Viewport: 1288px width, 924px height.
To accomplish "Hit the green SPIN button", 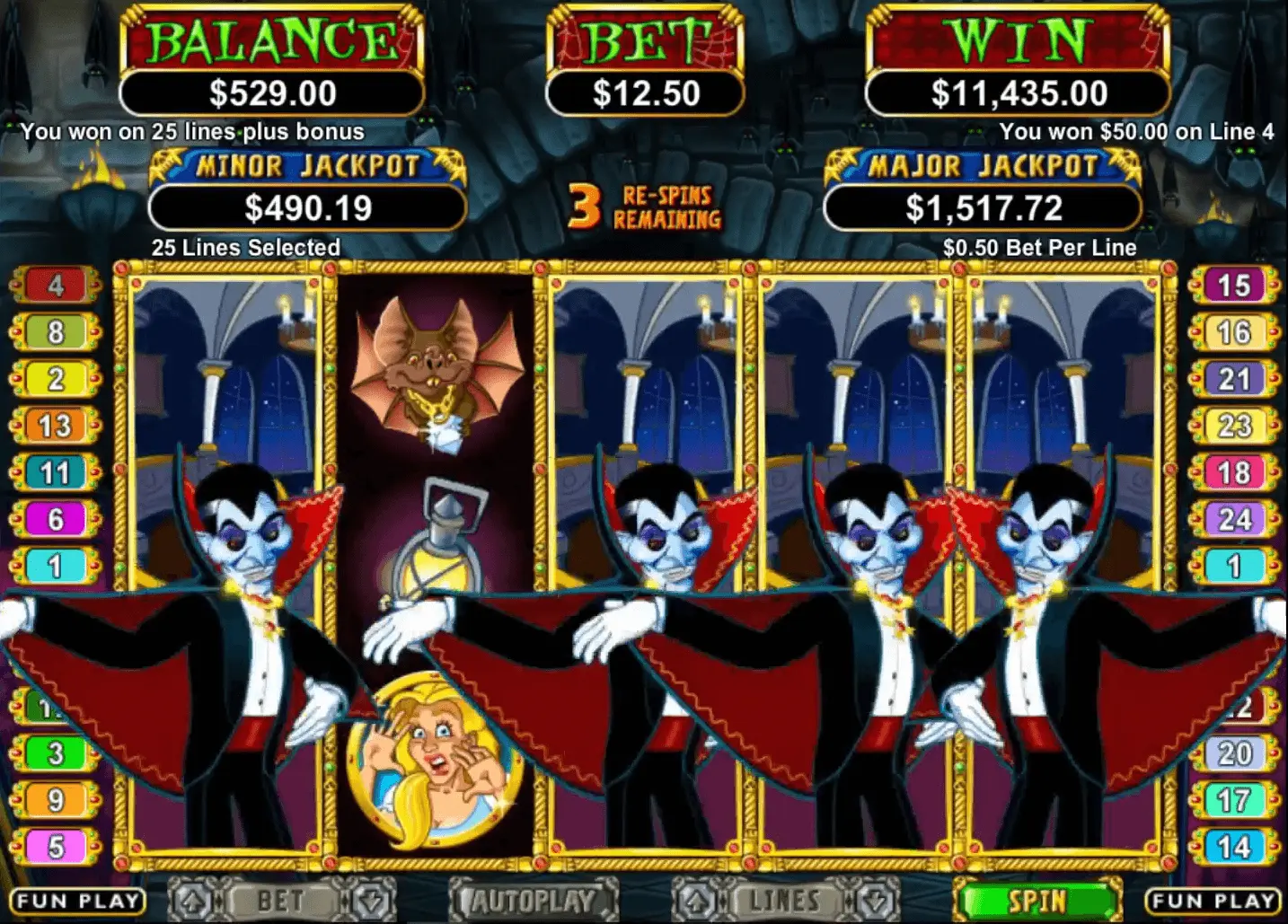I will point(1037,900).
